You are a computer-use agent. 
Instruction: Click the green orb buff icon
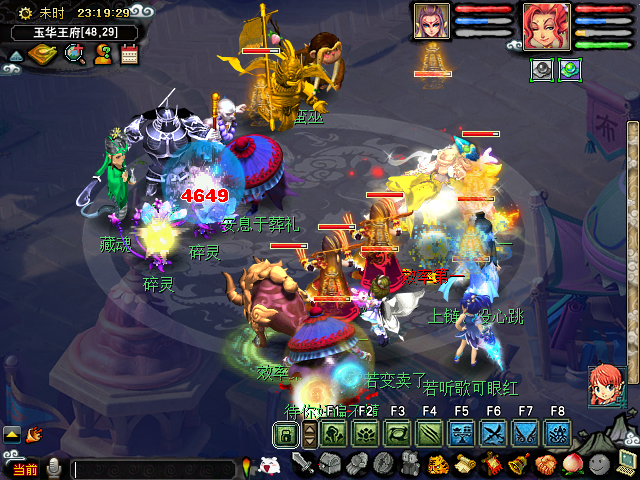[569, 71]
